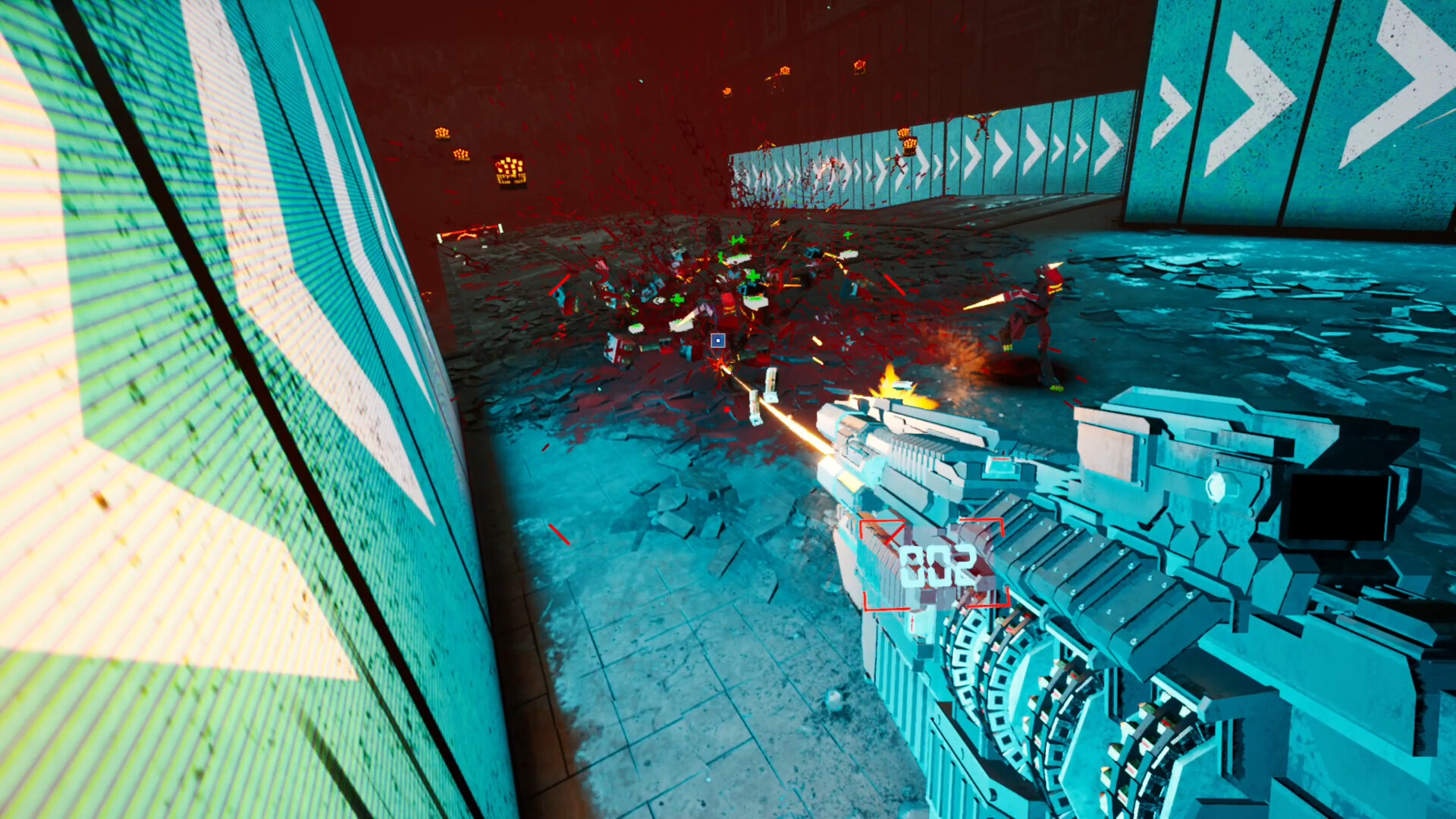The height and width of the screenshot is (819, 1456).
Task: Click the rotating ammo drum on the weapon
Action: pos(1009,682)
